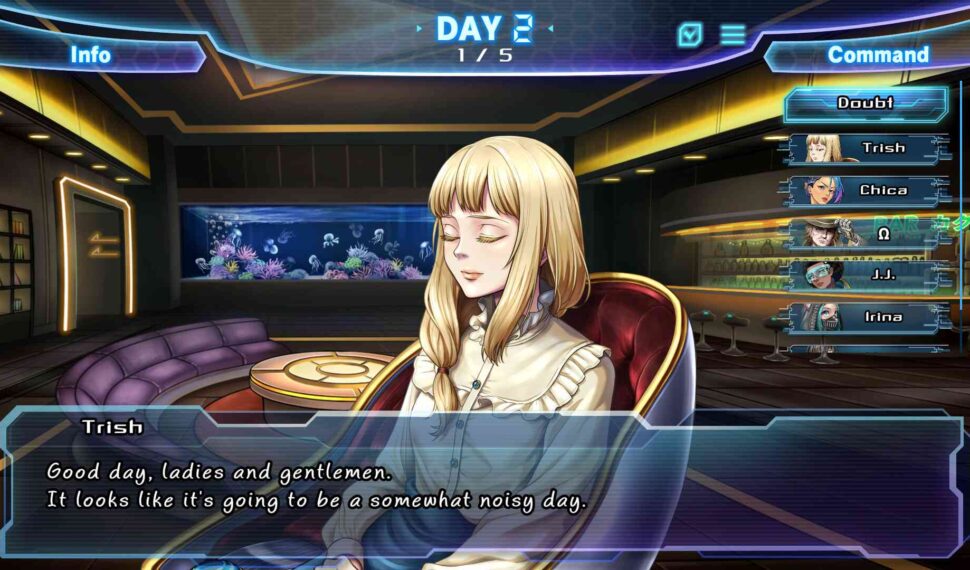Select Trish from the character list
Screen dimensions: 970x570
click(x=866, y=148)
